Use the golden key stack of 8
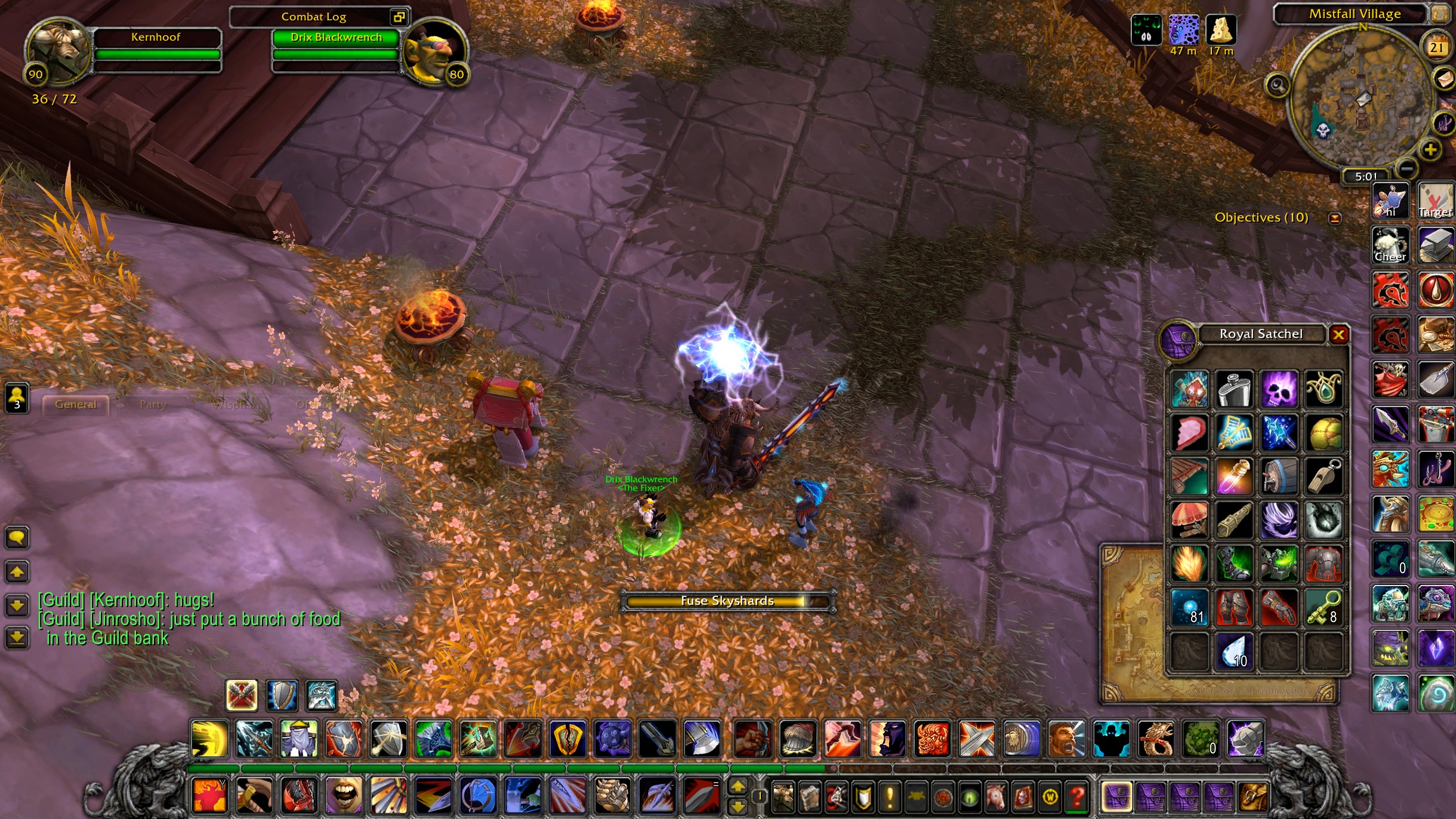 point(1324,608)
